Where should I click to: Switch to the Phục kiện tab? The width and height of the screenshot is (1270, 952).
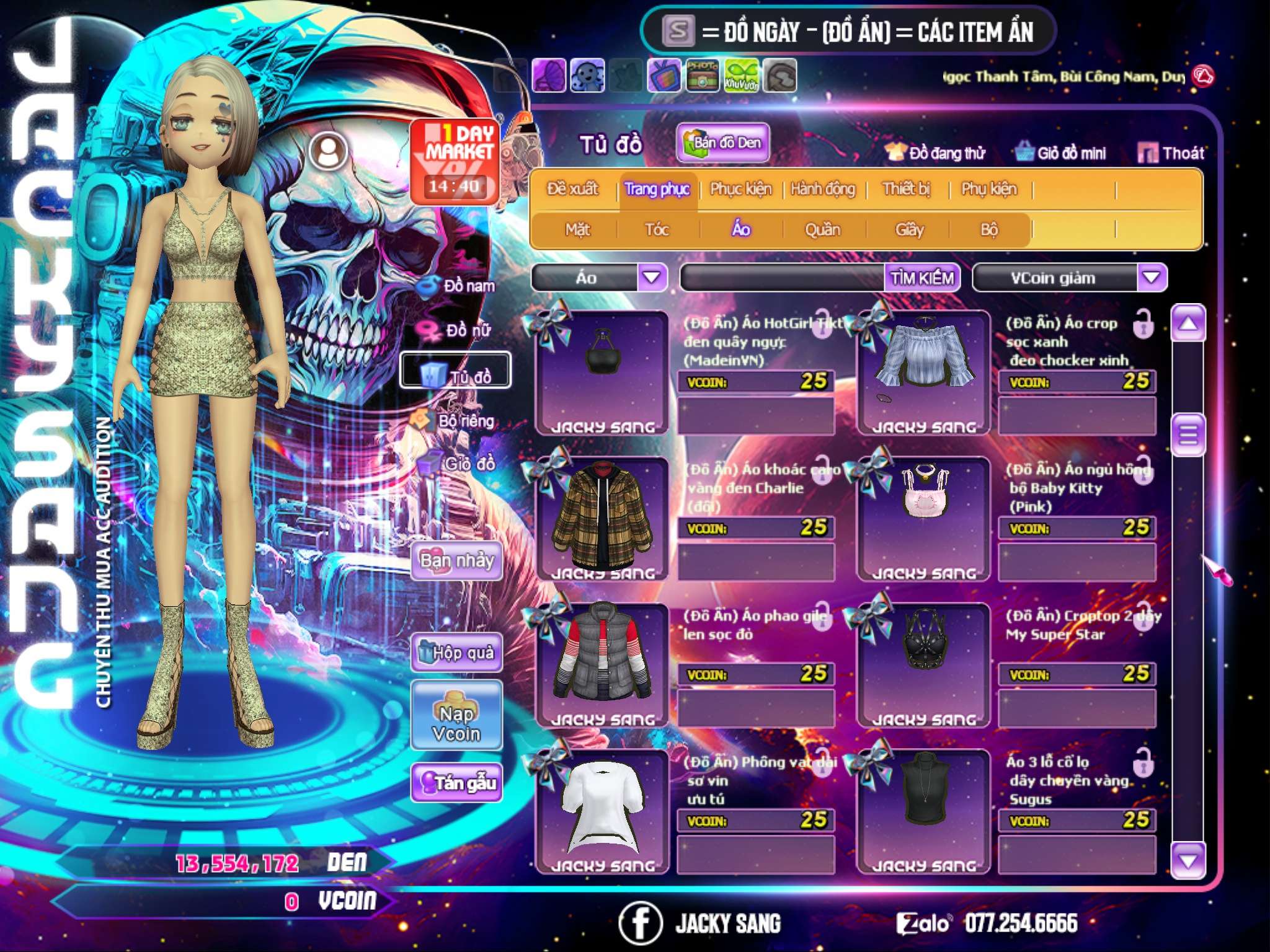[740, 189]
